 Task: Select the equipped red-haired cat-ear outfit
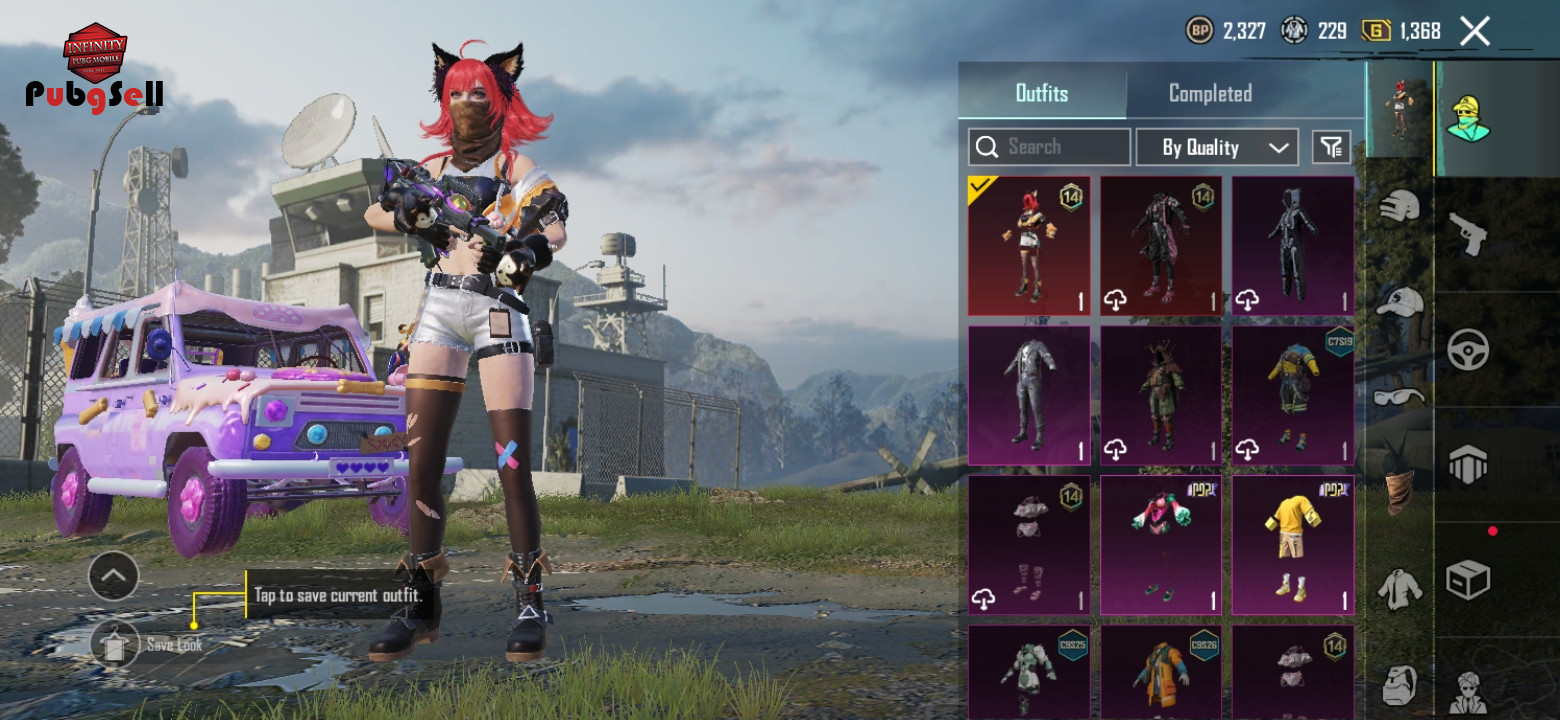1029,246
